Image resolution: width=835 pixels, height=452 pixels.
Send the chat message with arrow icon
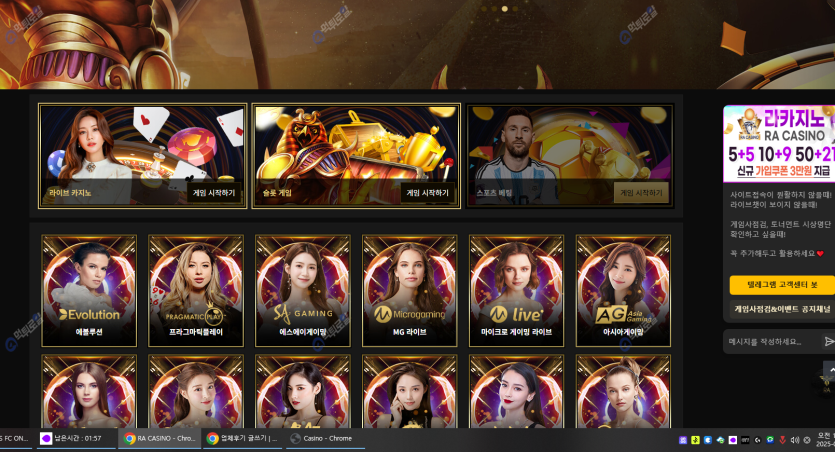click(828, 341)
